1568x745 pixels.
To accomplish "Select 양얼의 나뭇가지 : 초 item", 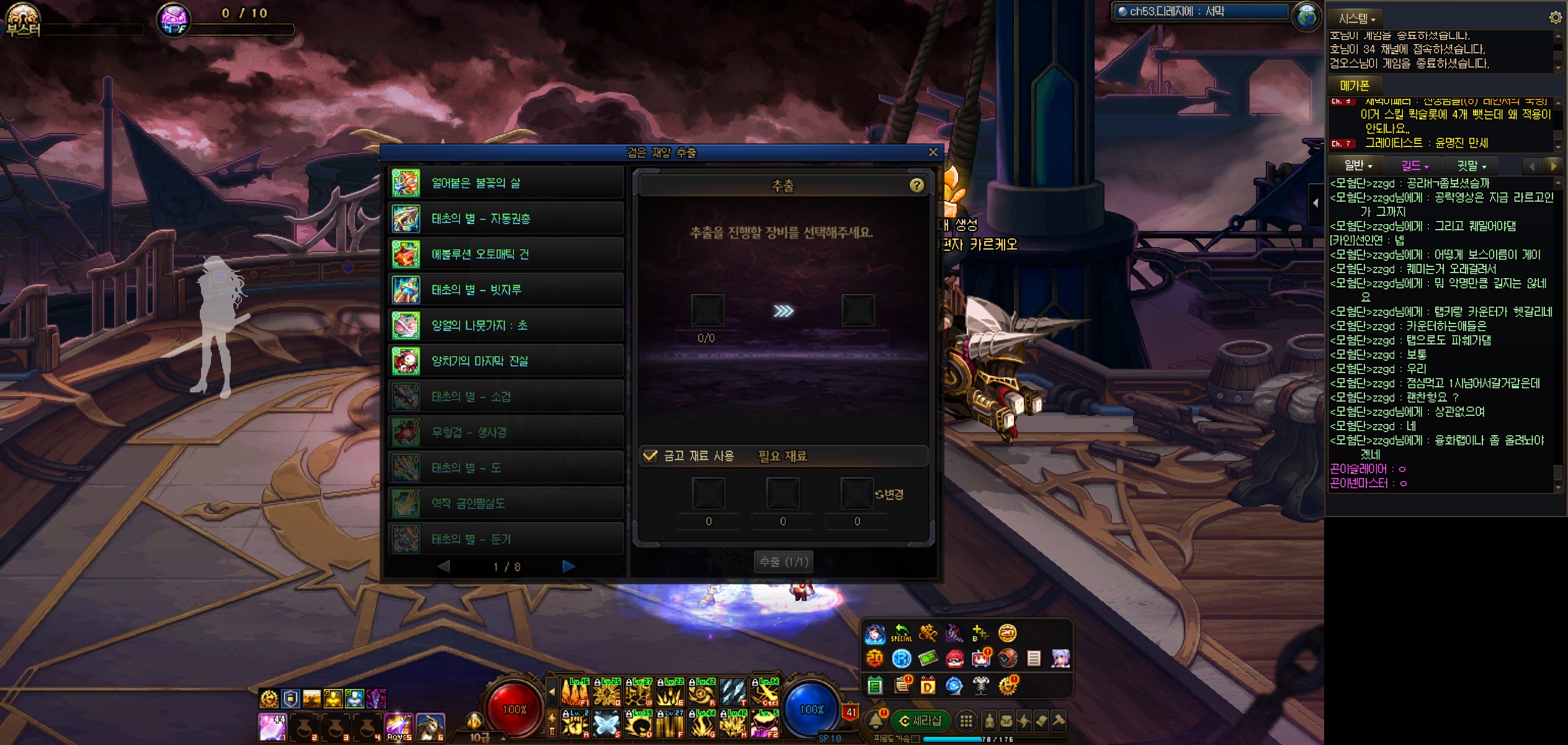I will tap(505, 325).
